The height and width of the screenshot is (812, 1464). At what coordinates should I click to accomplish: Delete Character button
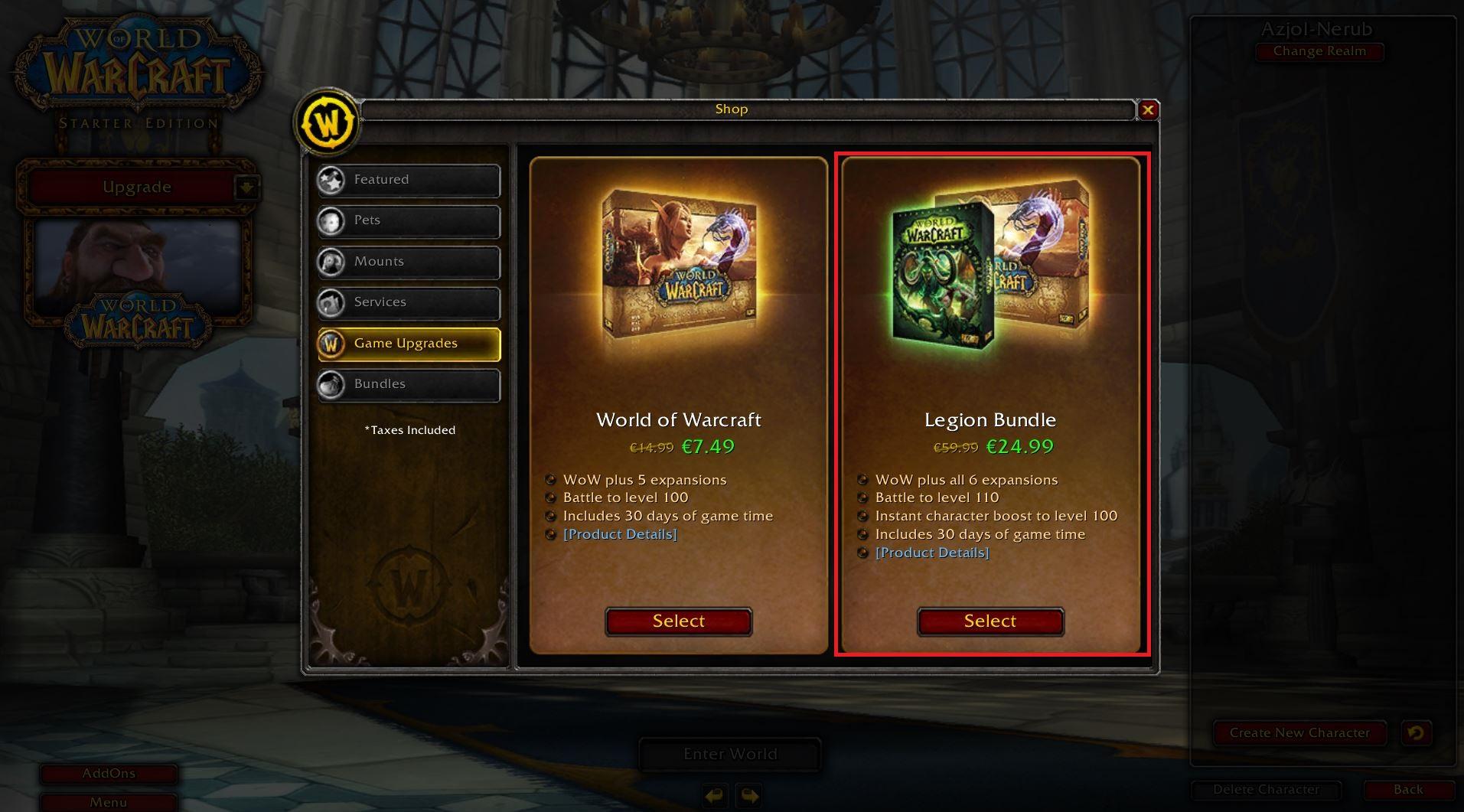coord(1266,790)
